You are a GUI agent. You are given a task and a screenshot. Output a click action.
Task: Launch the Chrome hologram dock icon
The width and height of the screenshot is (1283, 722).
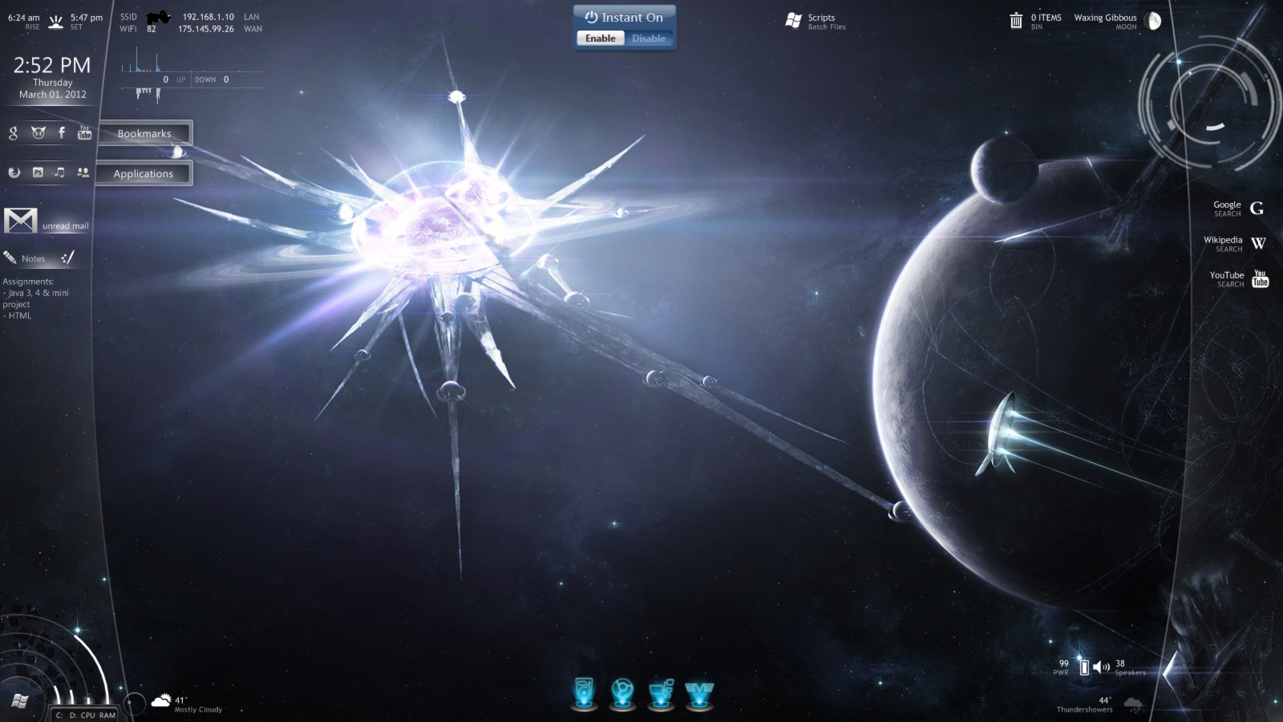coord(622,692)
